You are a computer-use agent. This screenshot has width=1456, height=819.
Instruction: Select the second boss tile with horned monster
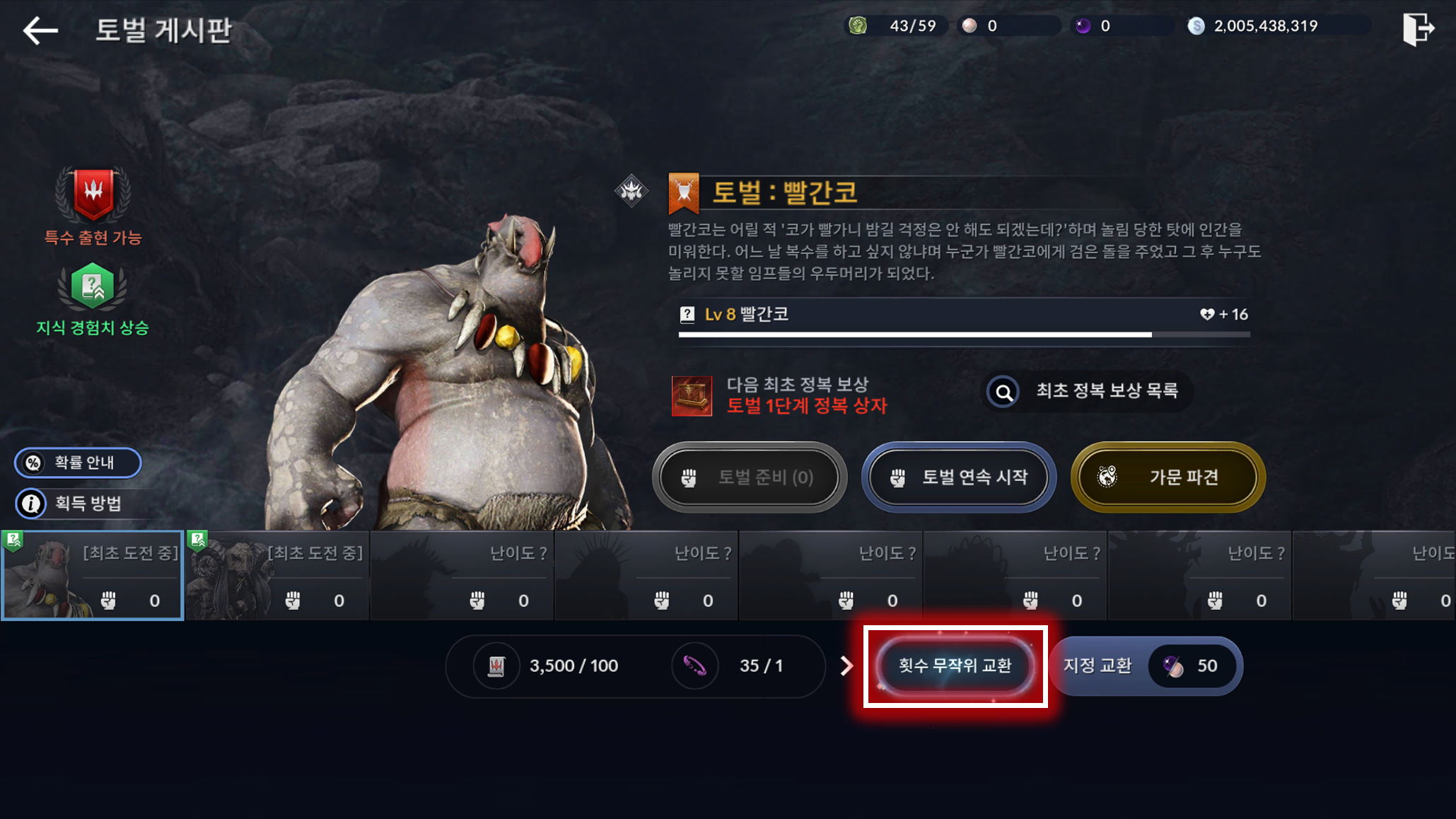point(277,576)
